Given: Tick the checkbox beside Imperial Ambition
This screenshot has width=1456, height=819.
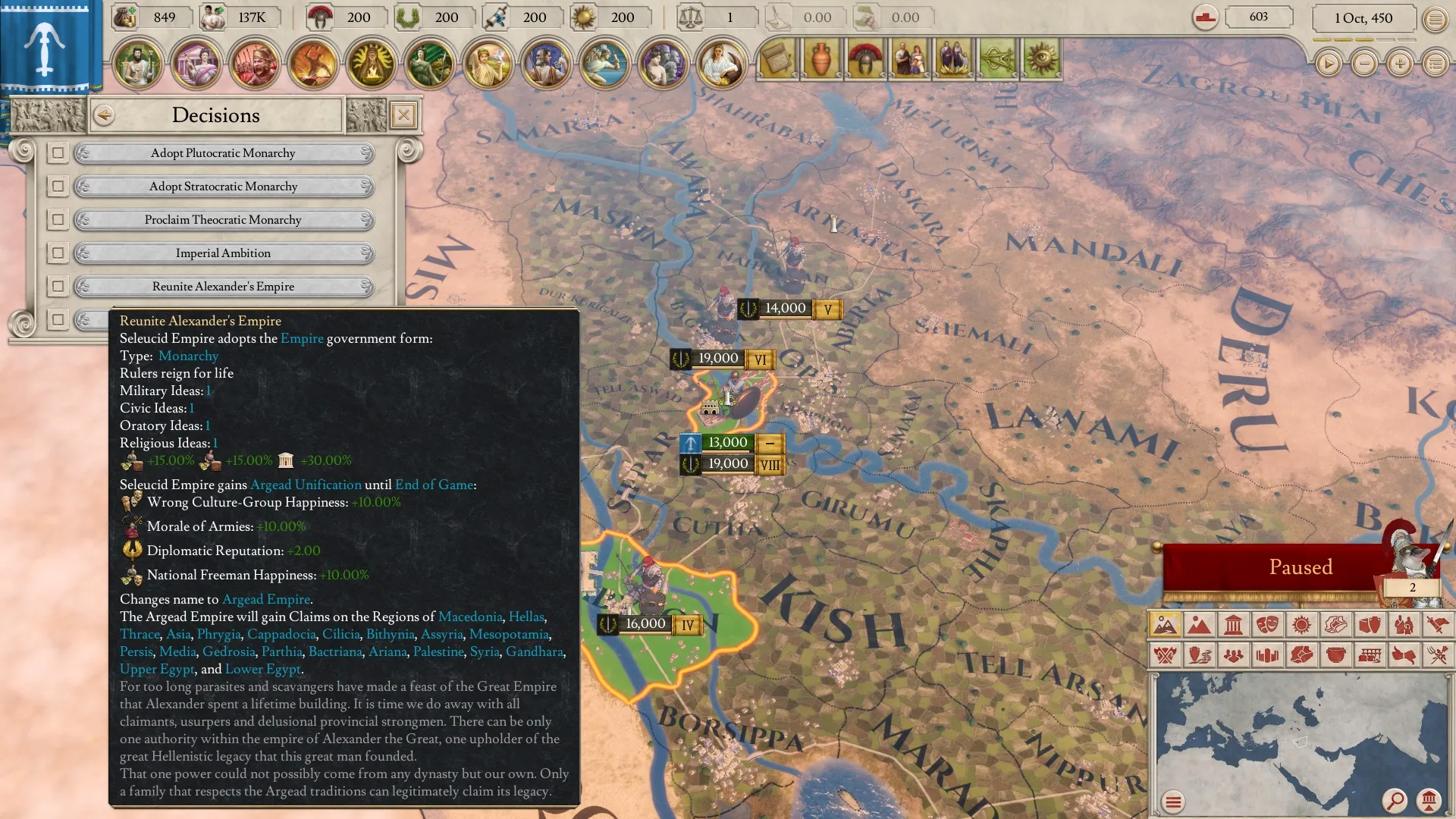Looking at the screenshot, I should click(x=58, y=253).
